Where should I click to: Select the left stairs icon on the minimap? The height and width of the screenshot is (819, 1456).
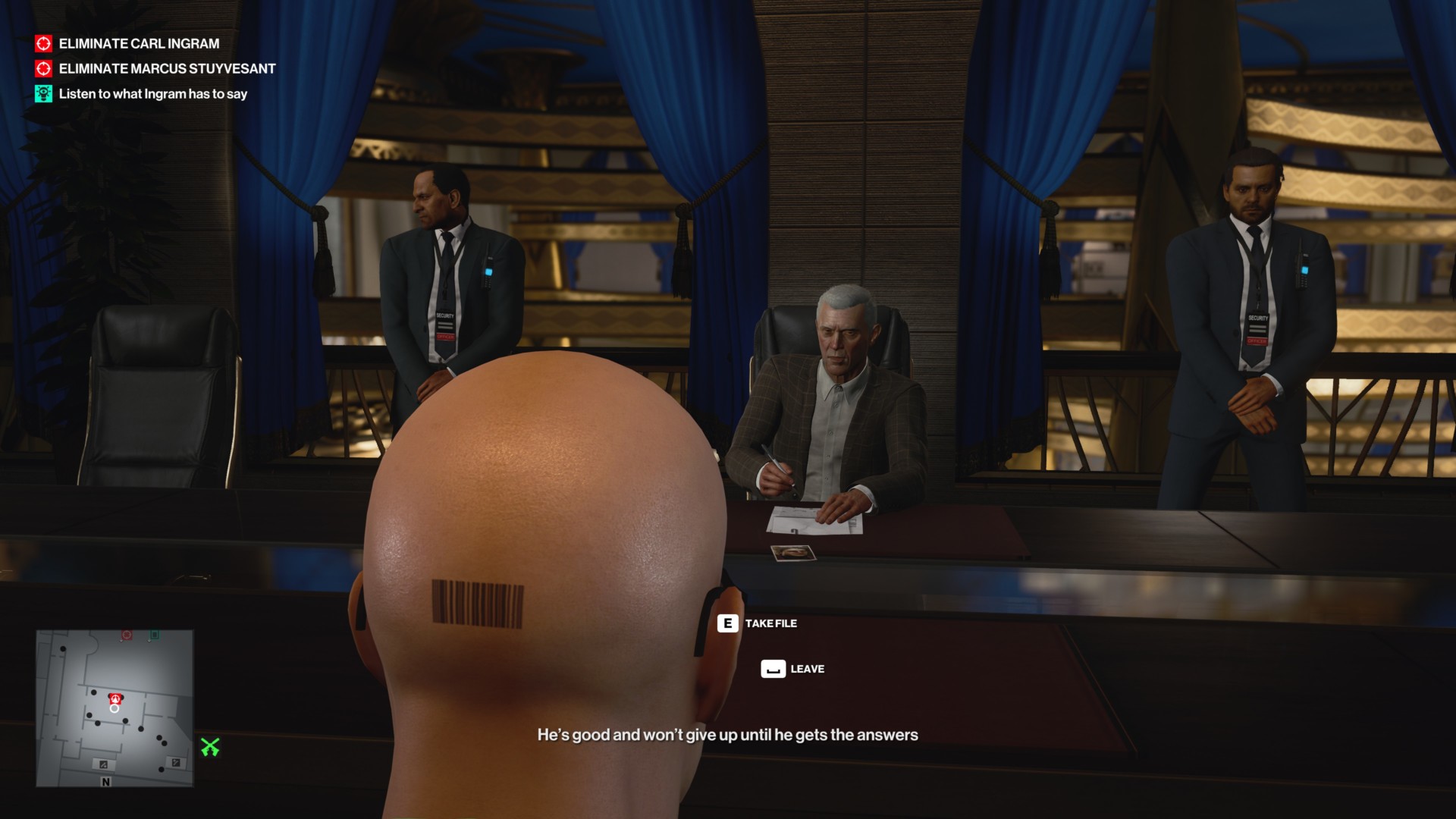104,764
